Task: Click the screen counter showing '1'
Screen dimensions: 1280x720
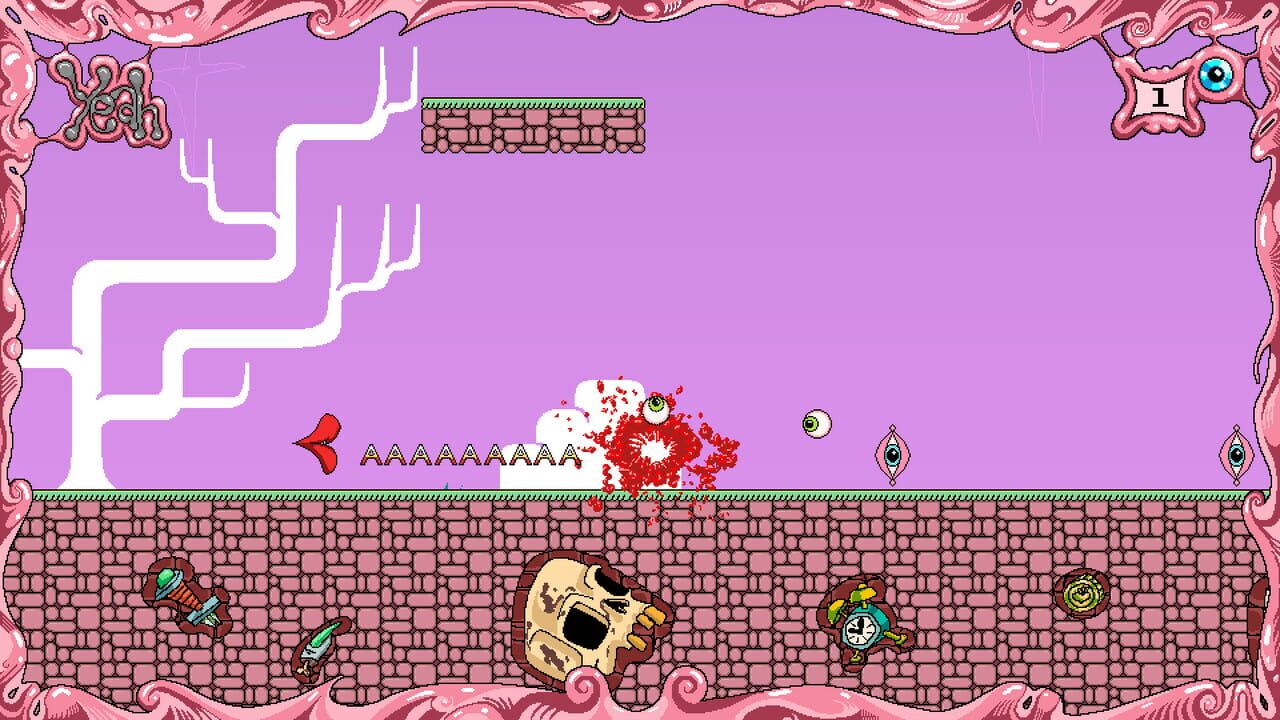Action: [x=1158, y=95]
